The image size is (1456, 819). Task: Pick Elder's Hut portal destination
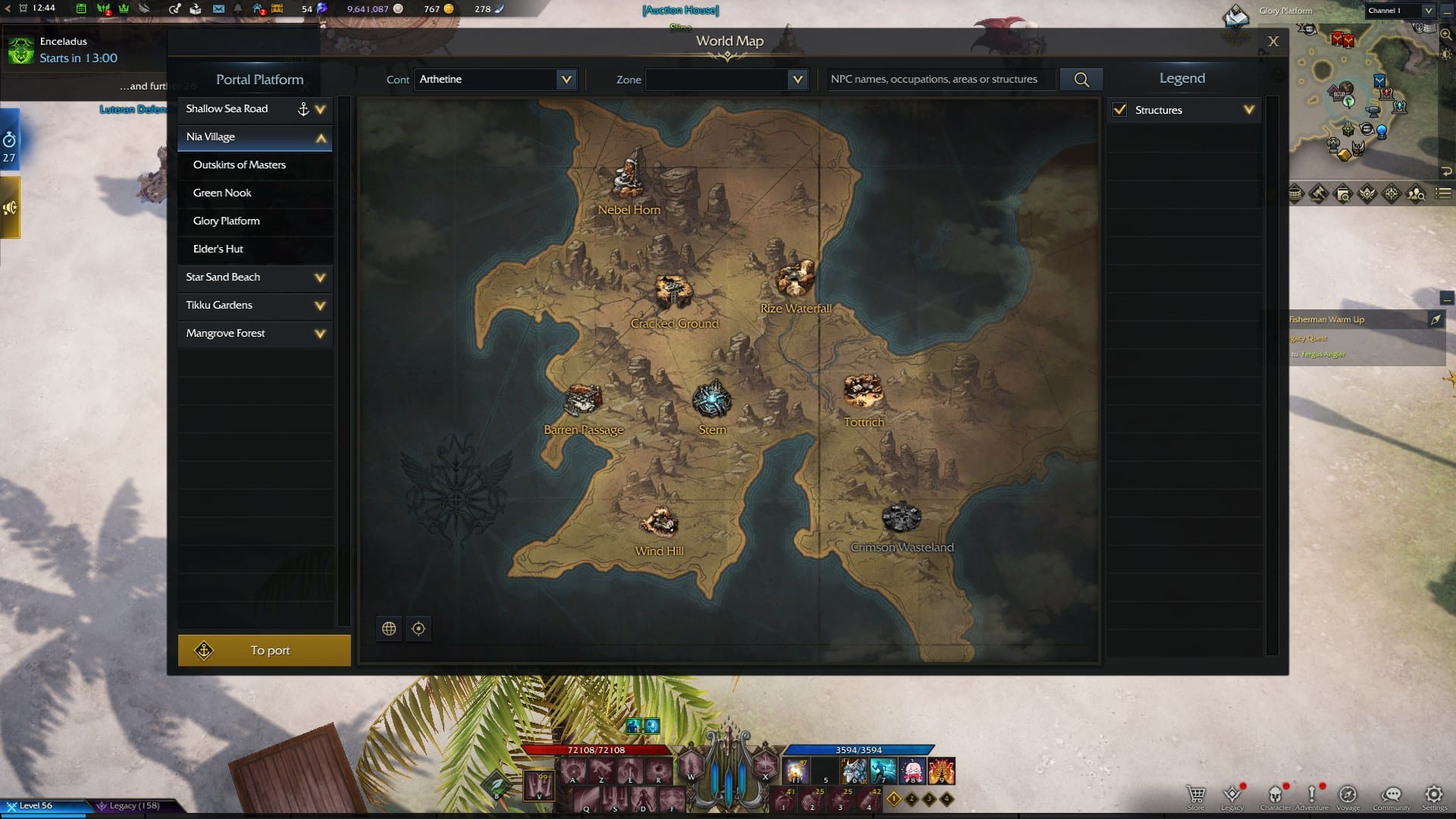(218, 249)
